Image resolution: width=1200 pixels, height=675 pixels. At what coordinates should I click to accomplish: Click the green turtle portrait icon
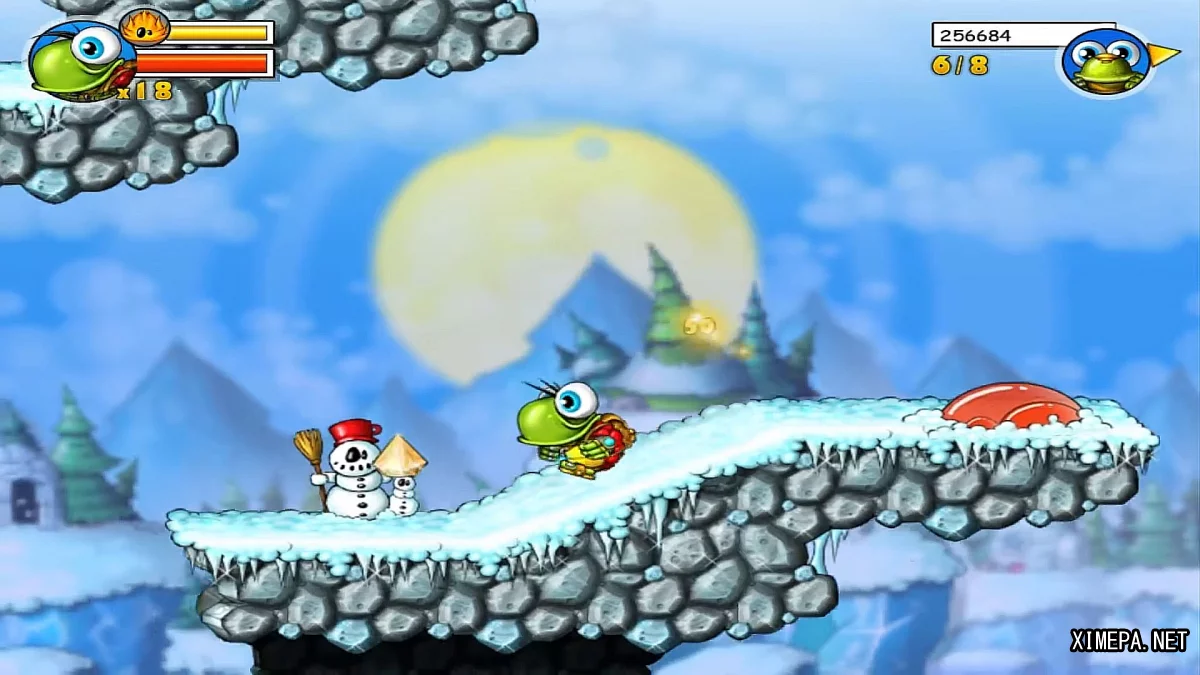[x=73, y=59]
